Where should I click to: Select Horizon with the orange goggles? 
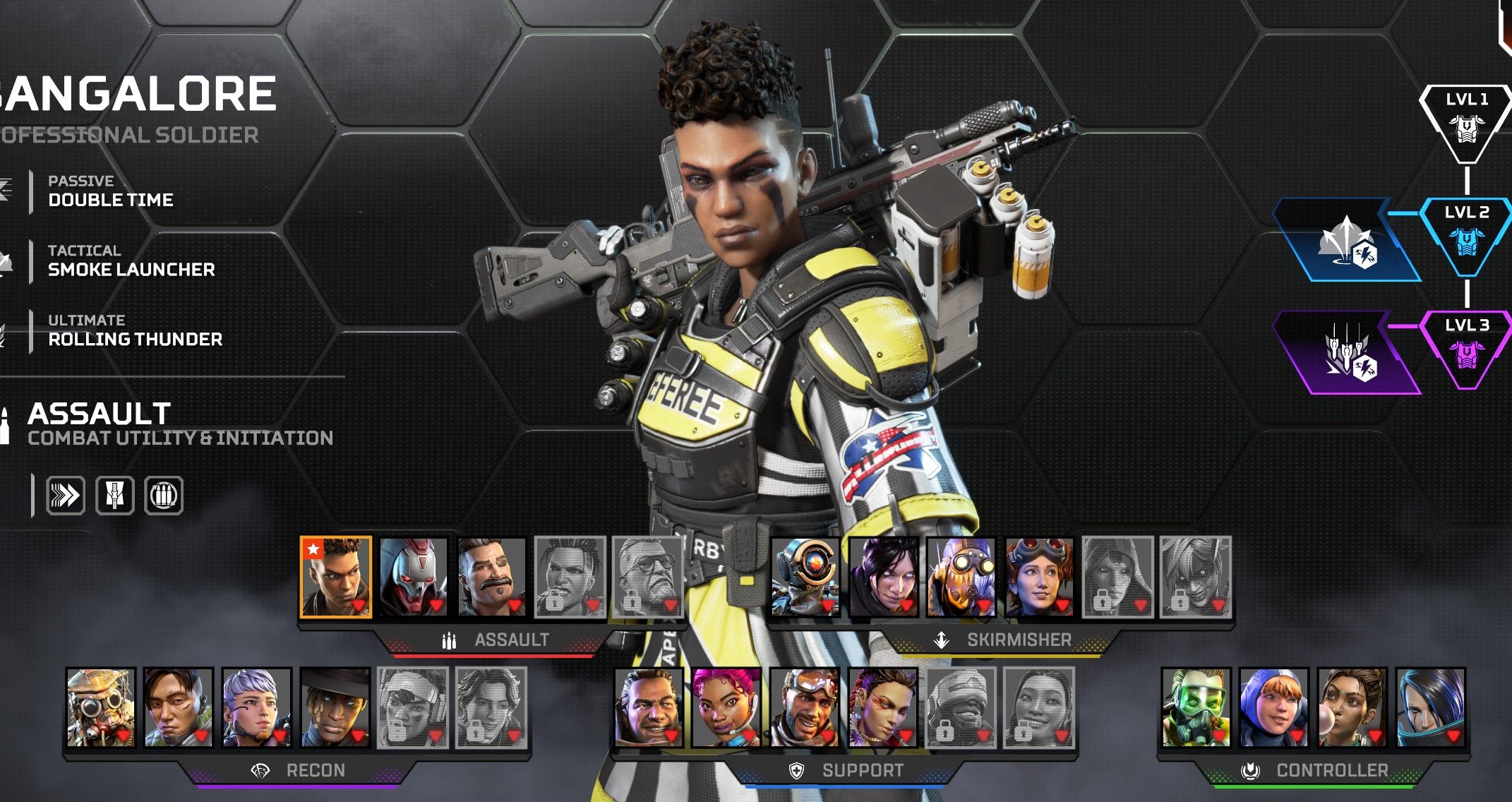point(1039,577)
